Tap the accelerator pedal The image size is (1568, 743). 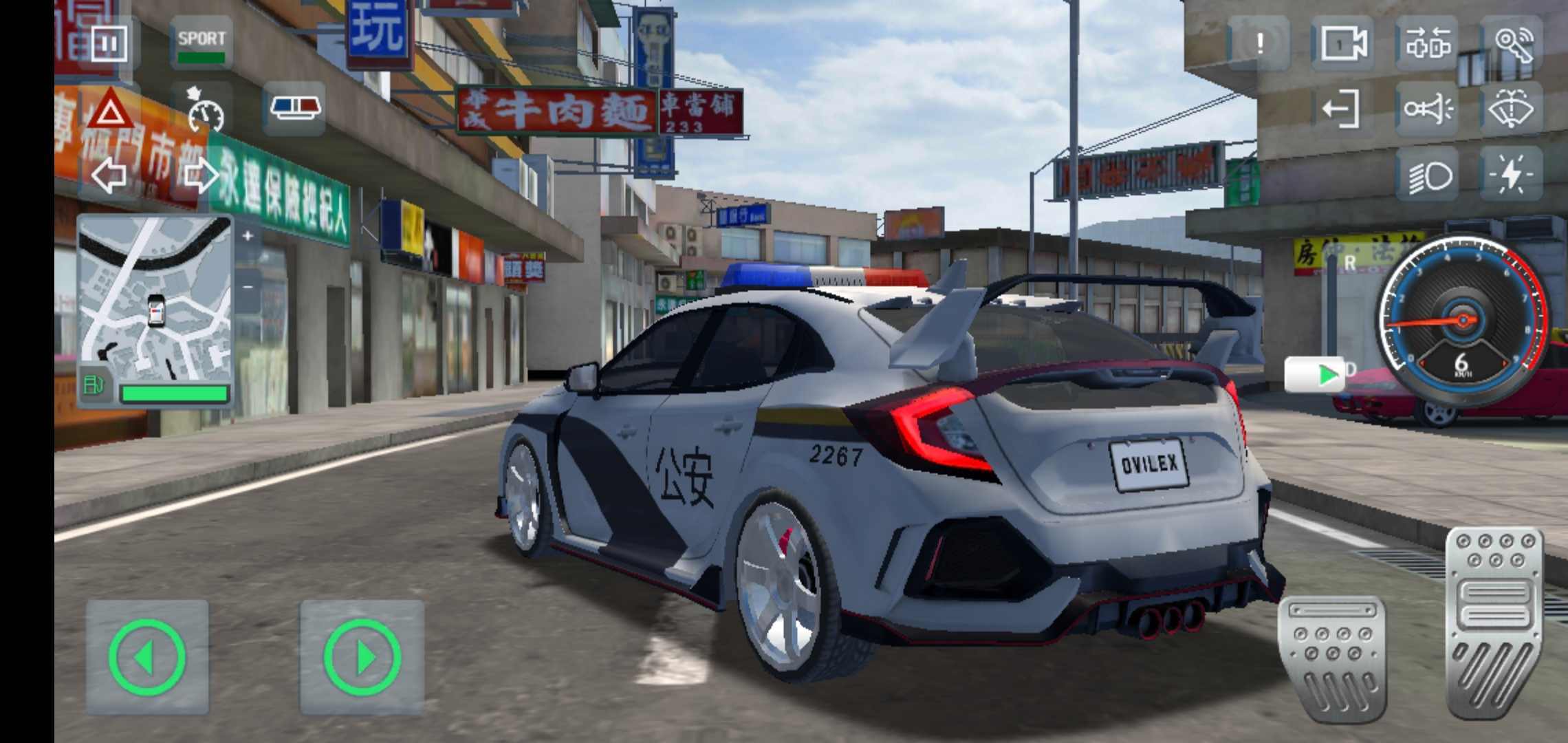[x=1494, y=623]
